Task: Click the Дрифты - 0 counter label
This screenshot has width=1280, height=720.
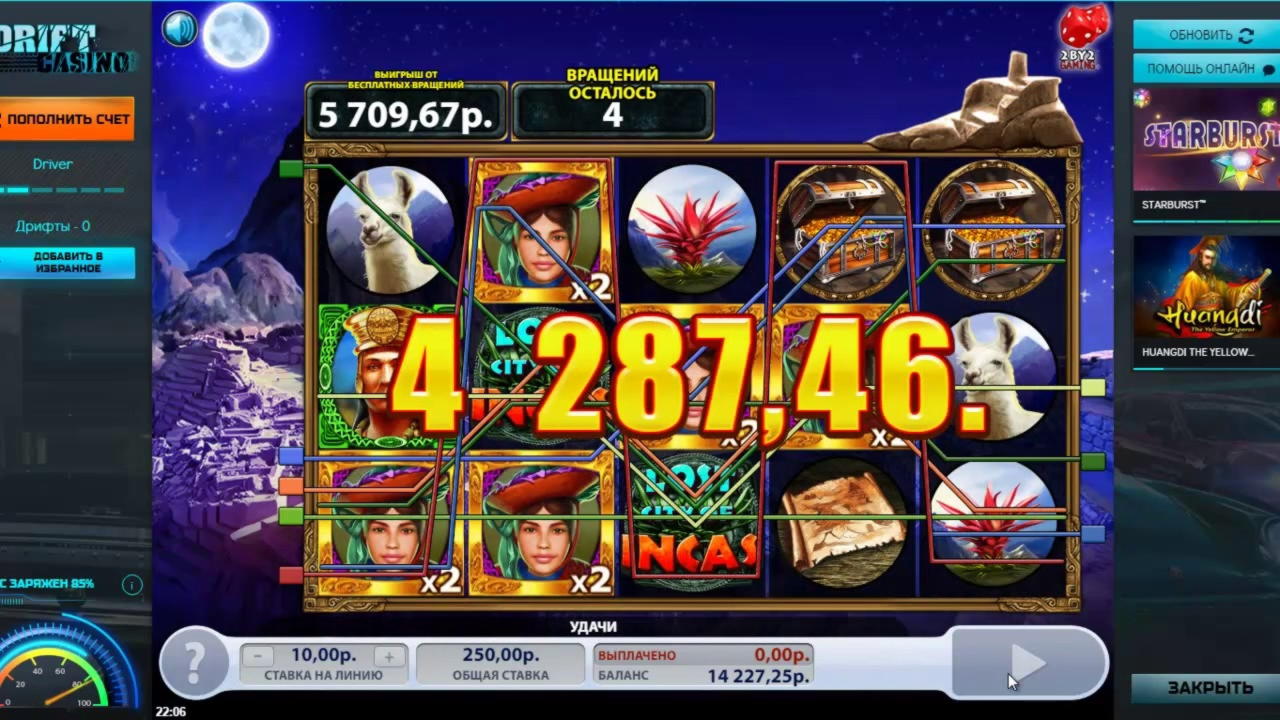Action: [x=52, y=226]
